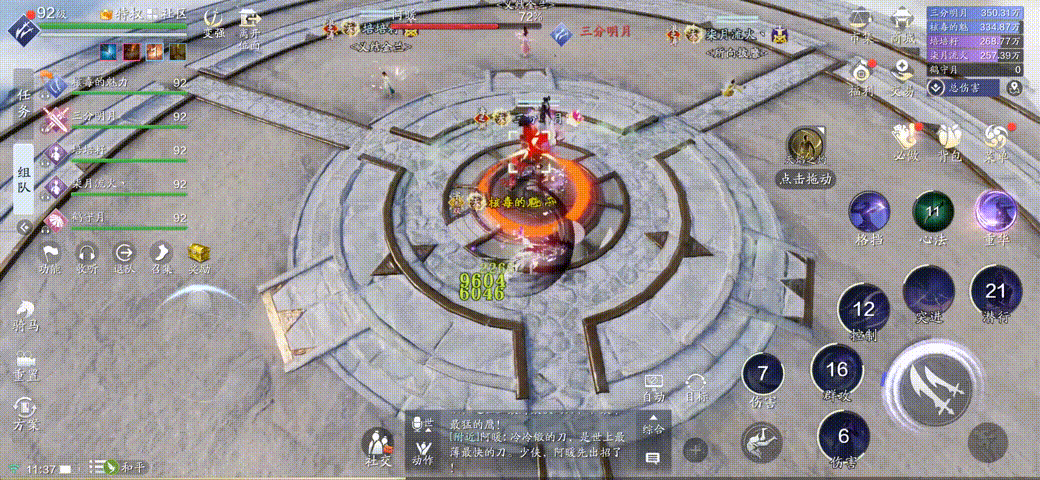Open the 背包 backpack
The height and width of the screenshot is (480, 1040).
coord(947,140)
